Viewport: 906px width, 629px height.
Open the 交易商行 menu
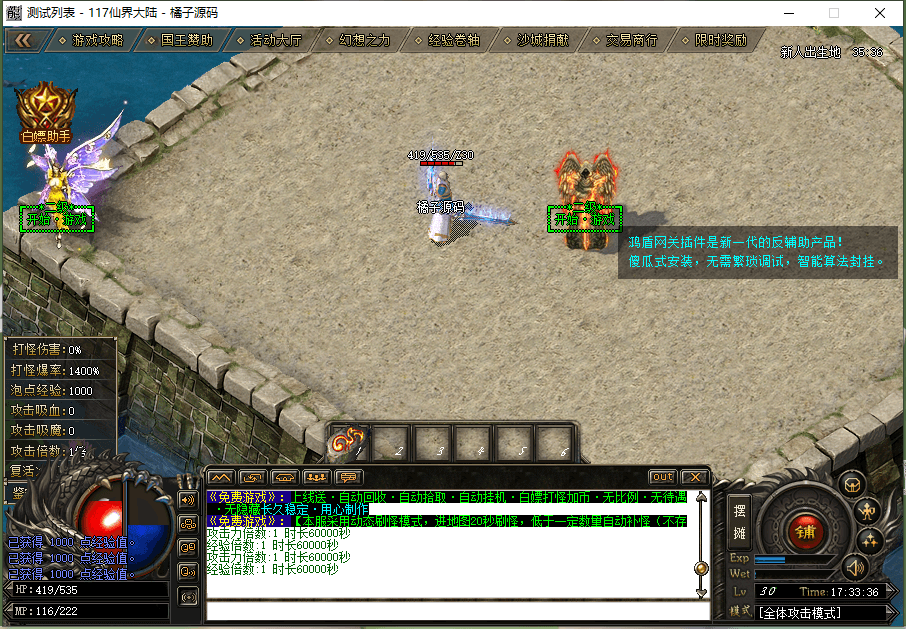point(631,41)
